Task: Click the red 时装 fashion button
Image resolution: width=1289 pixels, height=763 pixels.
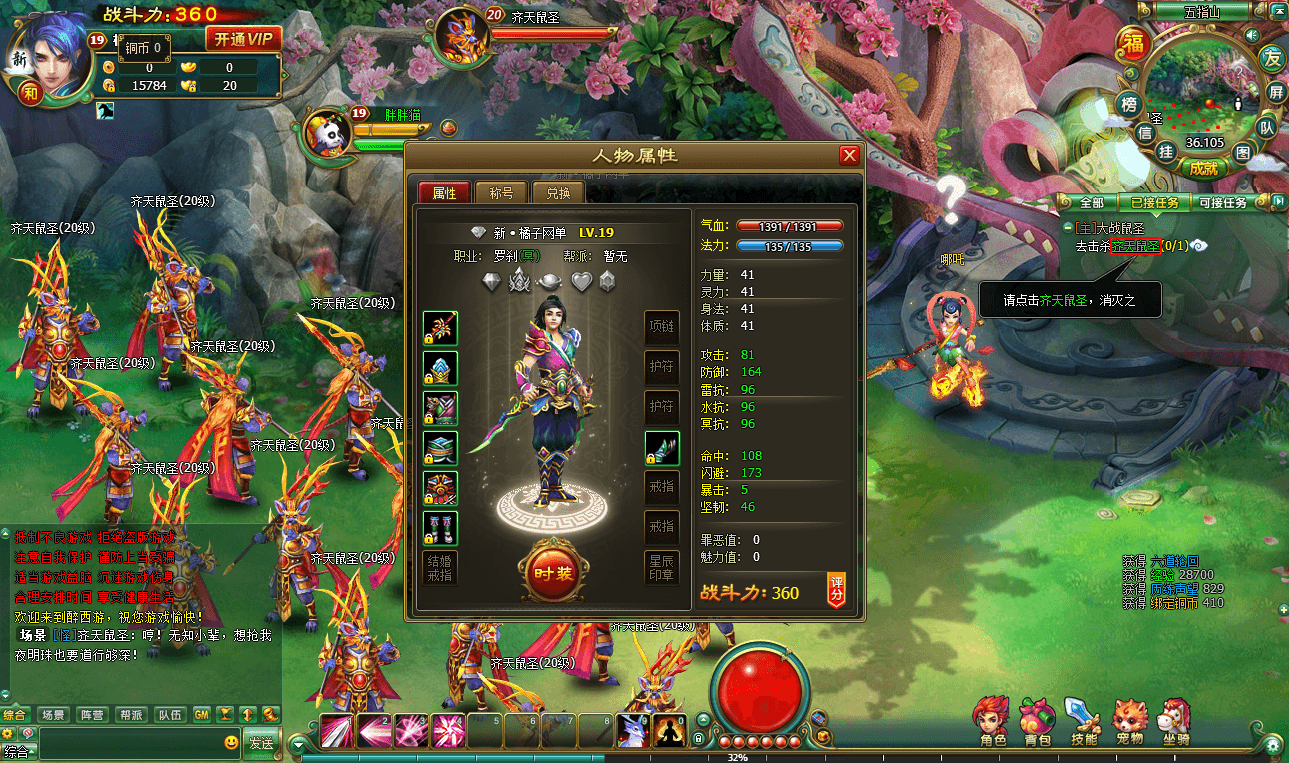Action: pos(552,572)
